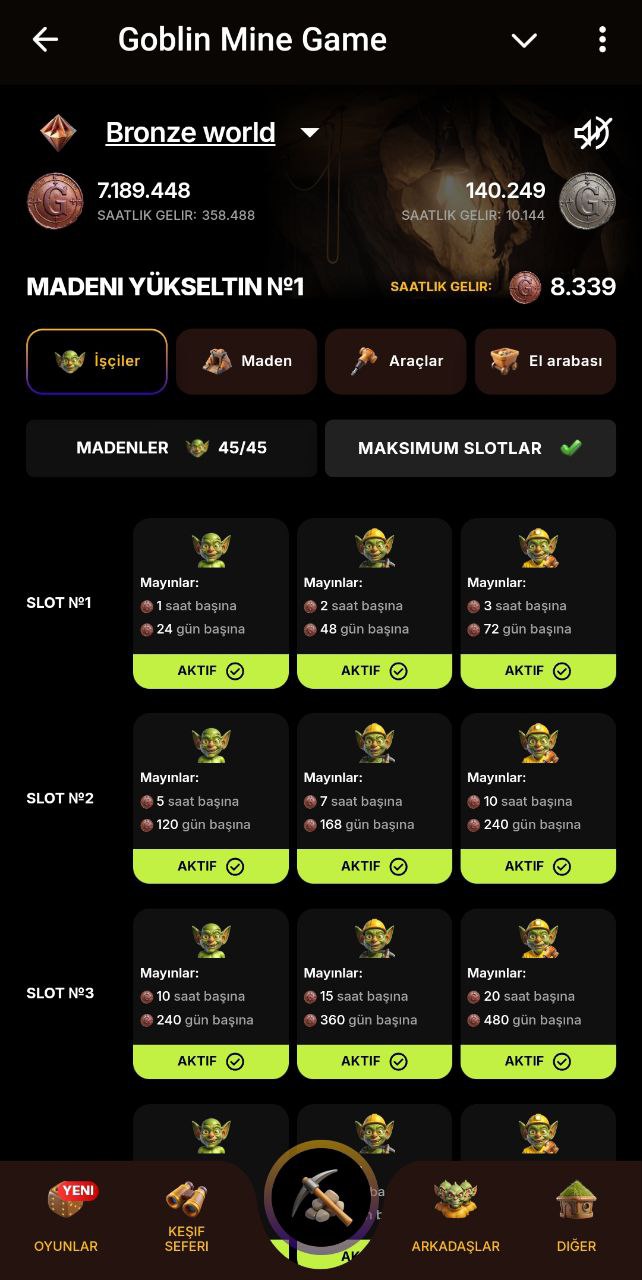The image size is (642, 1280).
Task: Collapse the app with the chevron-down icon
Action: point(524,40)
